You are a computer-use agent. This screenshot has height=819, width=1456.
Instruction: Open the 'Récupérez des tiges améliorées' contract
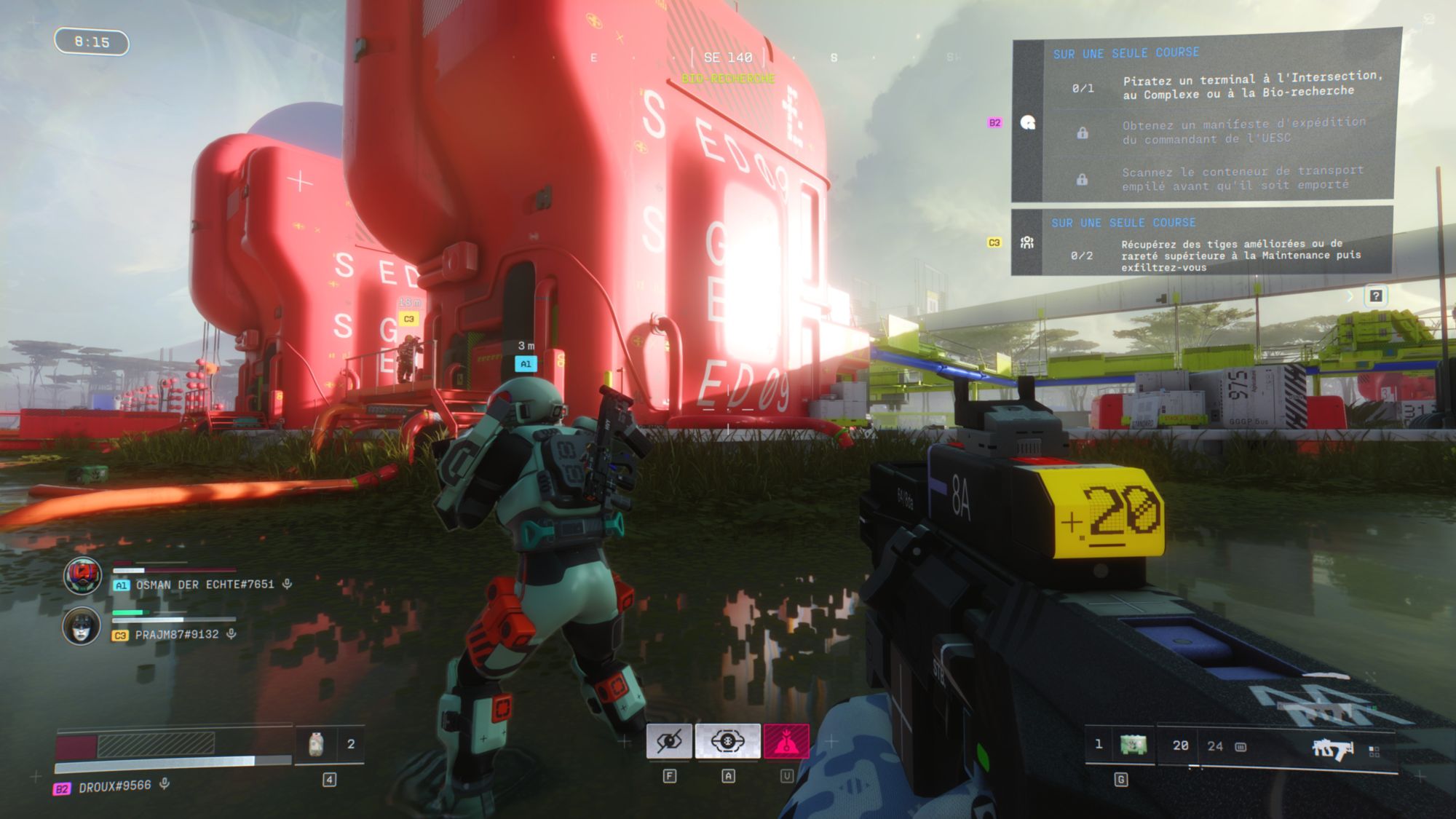1240,255
